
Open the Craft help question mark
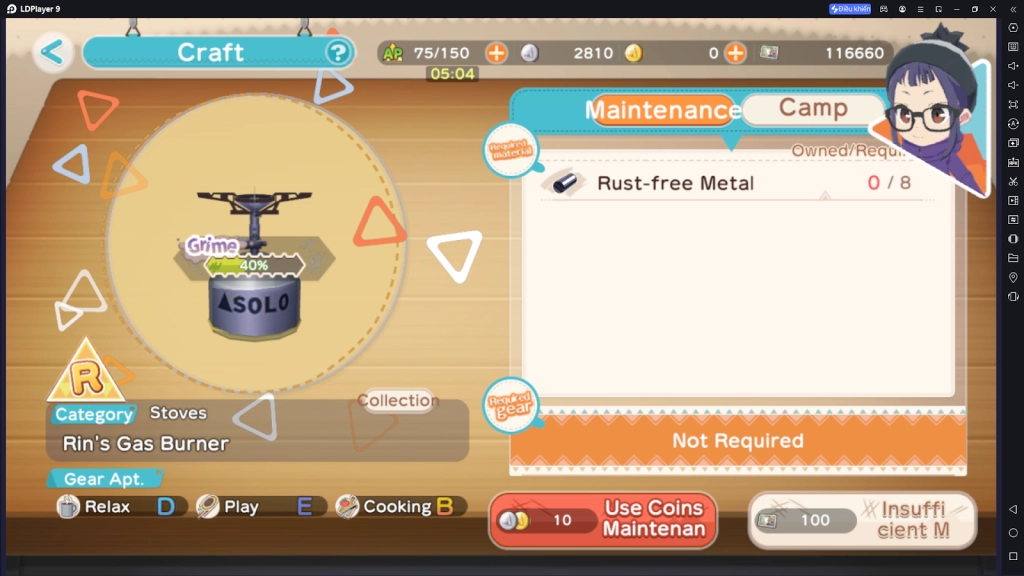339,52
